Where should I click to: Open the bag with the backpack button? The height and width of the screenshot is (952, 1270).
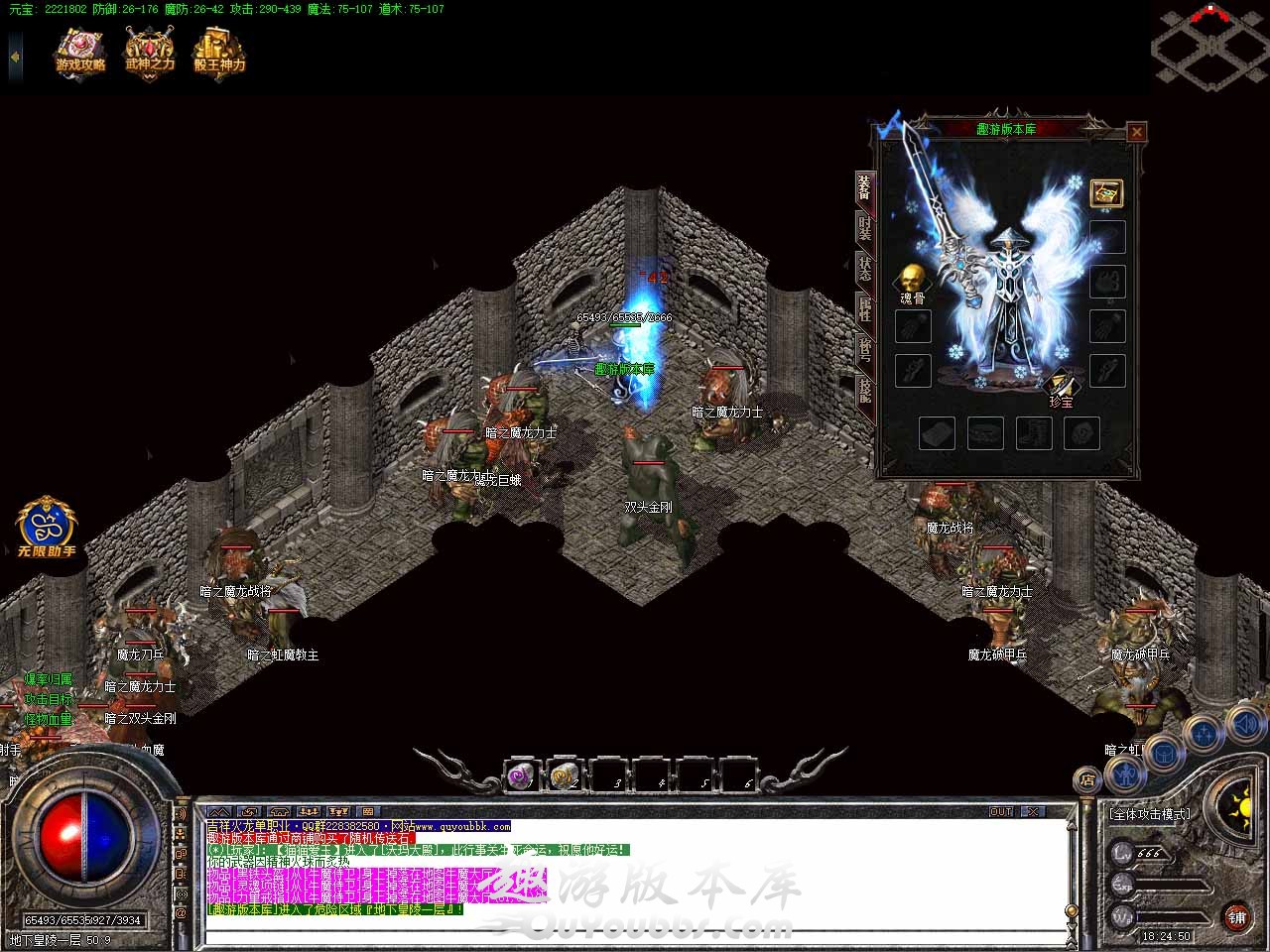(1163, 754)
